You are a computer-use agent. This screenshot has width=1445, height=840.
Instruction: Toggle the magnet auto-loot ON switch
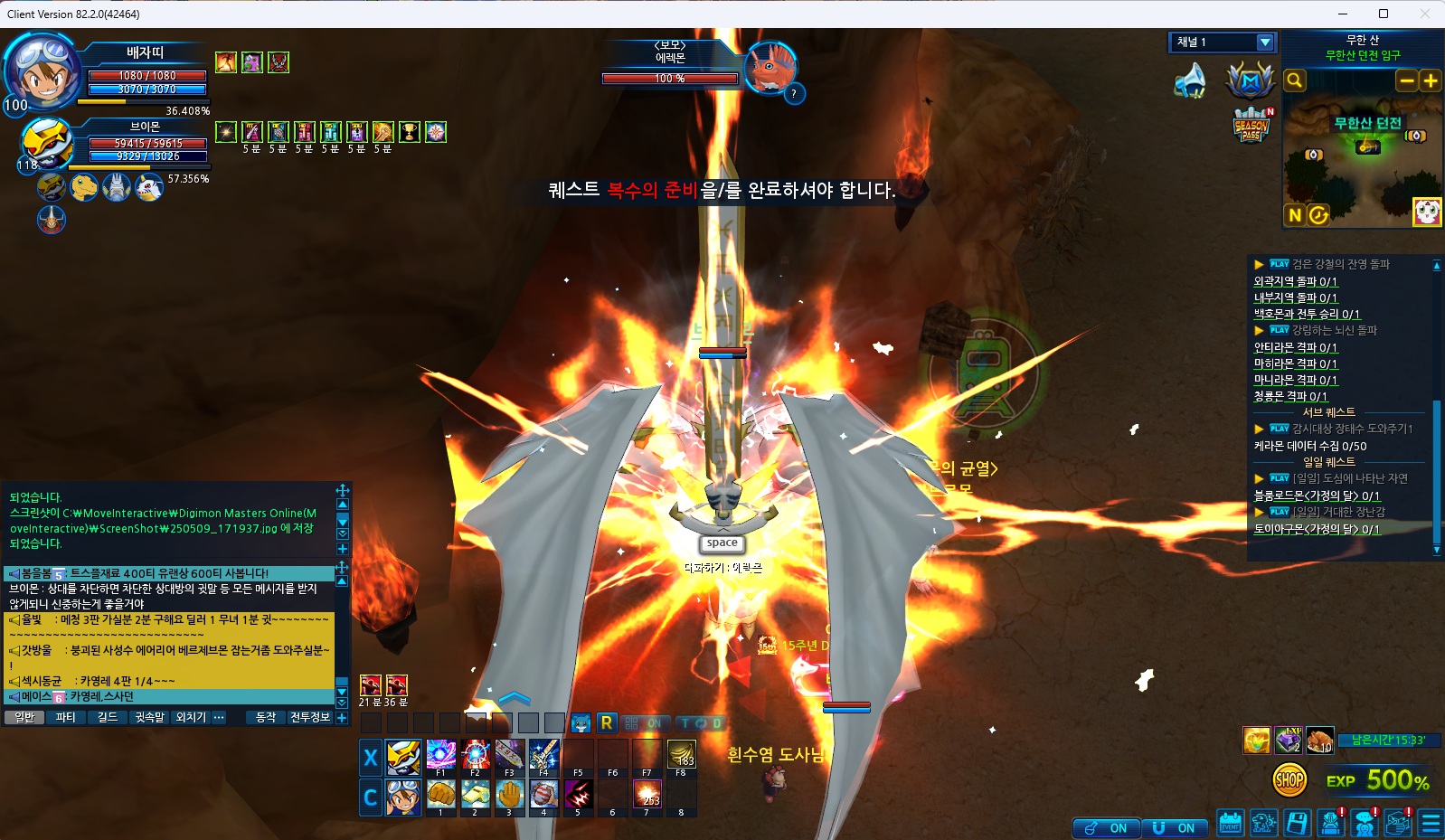1174,828
